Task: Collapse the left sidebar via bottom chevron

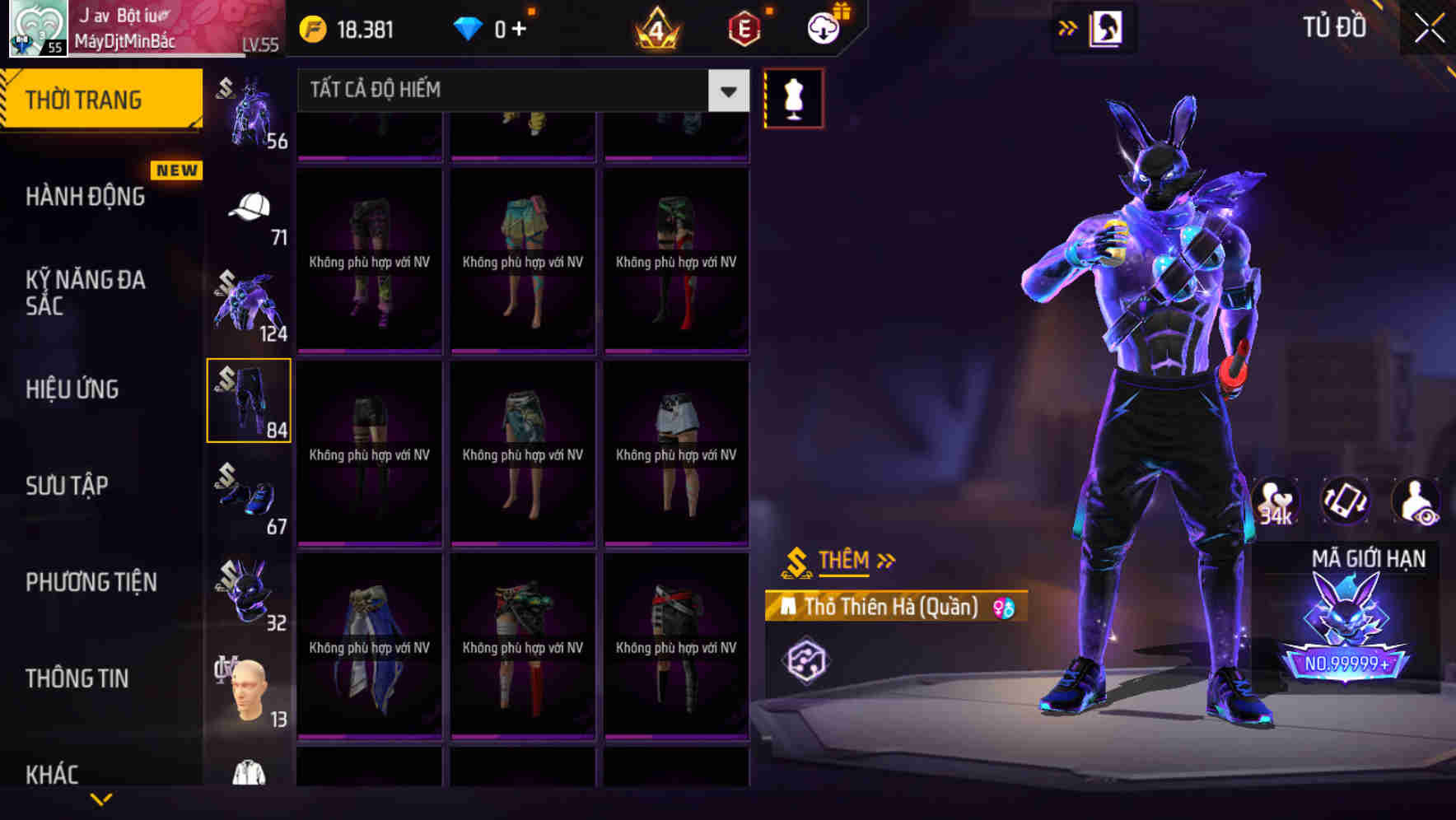Action: click(101, 799)
